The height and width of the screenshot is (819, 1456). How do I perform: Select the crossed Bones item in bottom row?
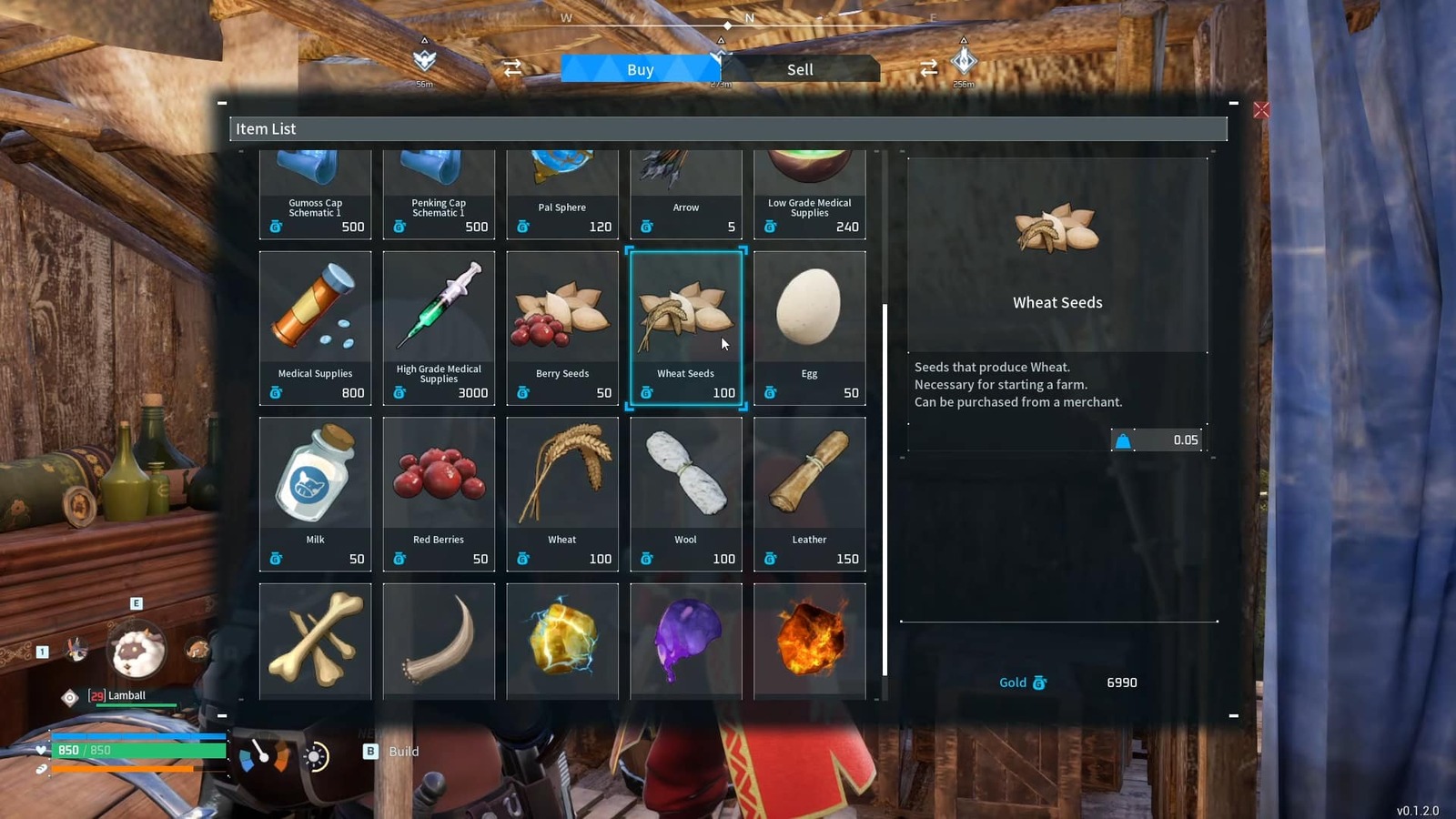click(315, 640)
